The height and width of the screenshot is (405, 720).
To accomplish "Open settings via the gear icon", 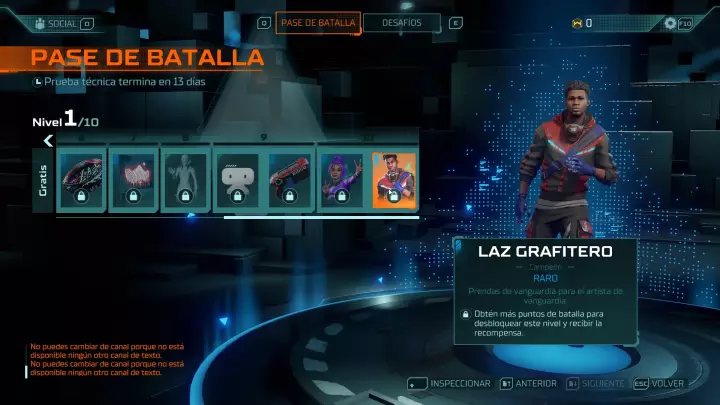I will (x=670, y=23).
